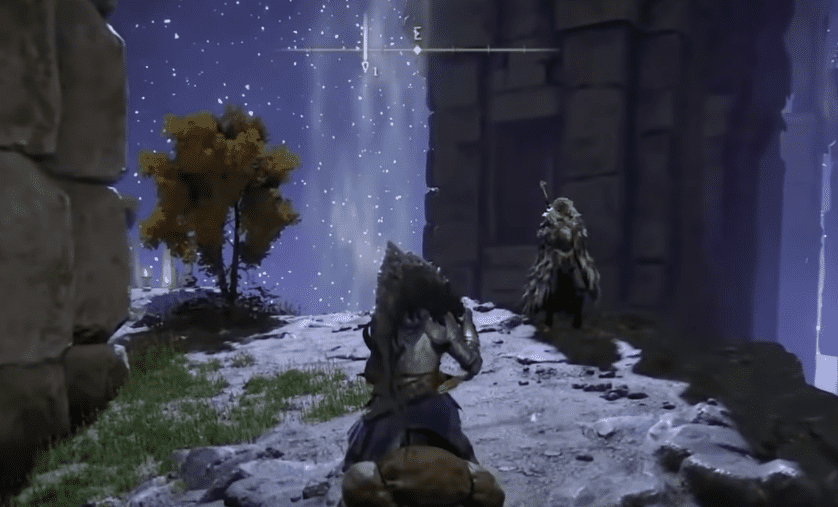Click the East diamond on the compass
This screenshot has width=838, height=507.
click(x=418, y=49)
